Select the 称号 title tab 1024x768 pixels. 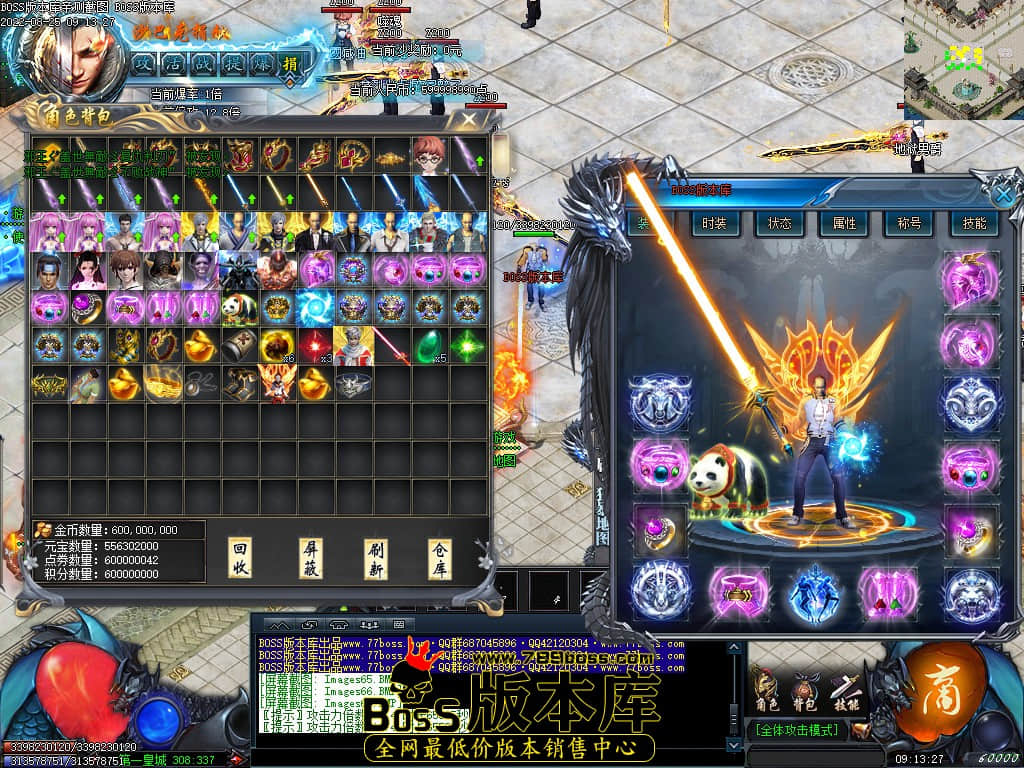[909, 224]
